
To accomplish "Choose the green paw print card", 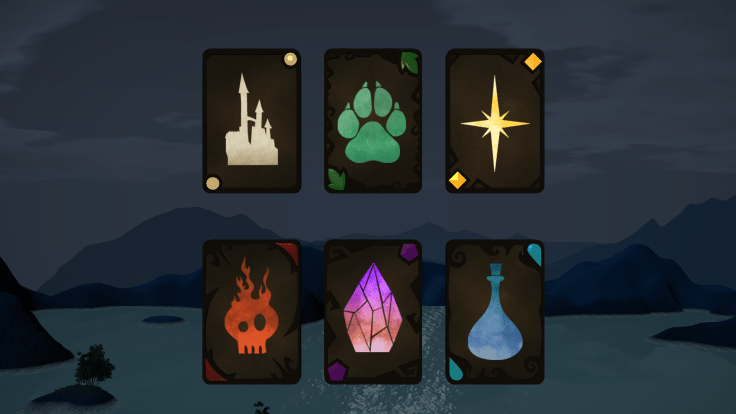I will pyautogui.click(x=373, y=121).
